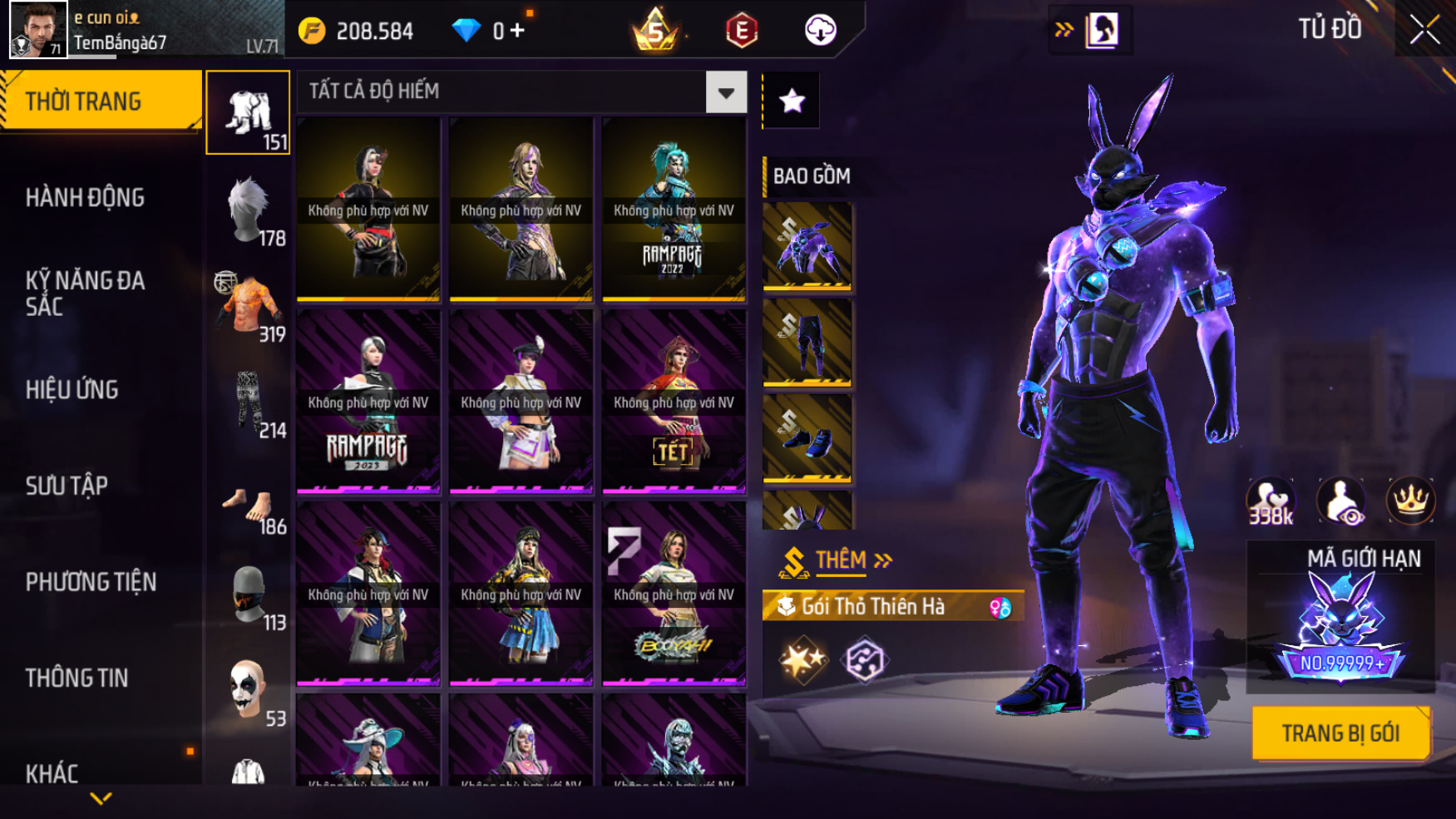Viewport: 1456px width, 819px height.
Task: Open the Thời Trang tab
Action: pos(100,101)
